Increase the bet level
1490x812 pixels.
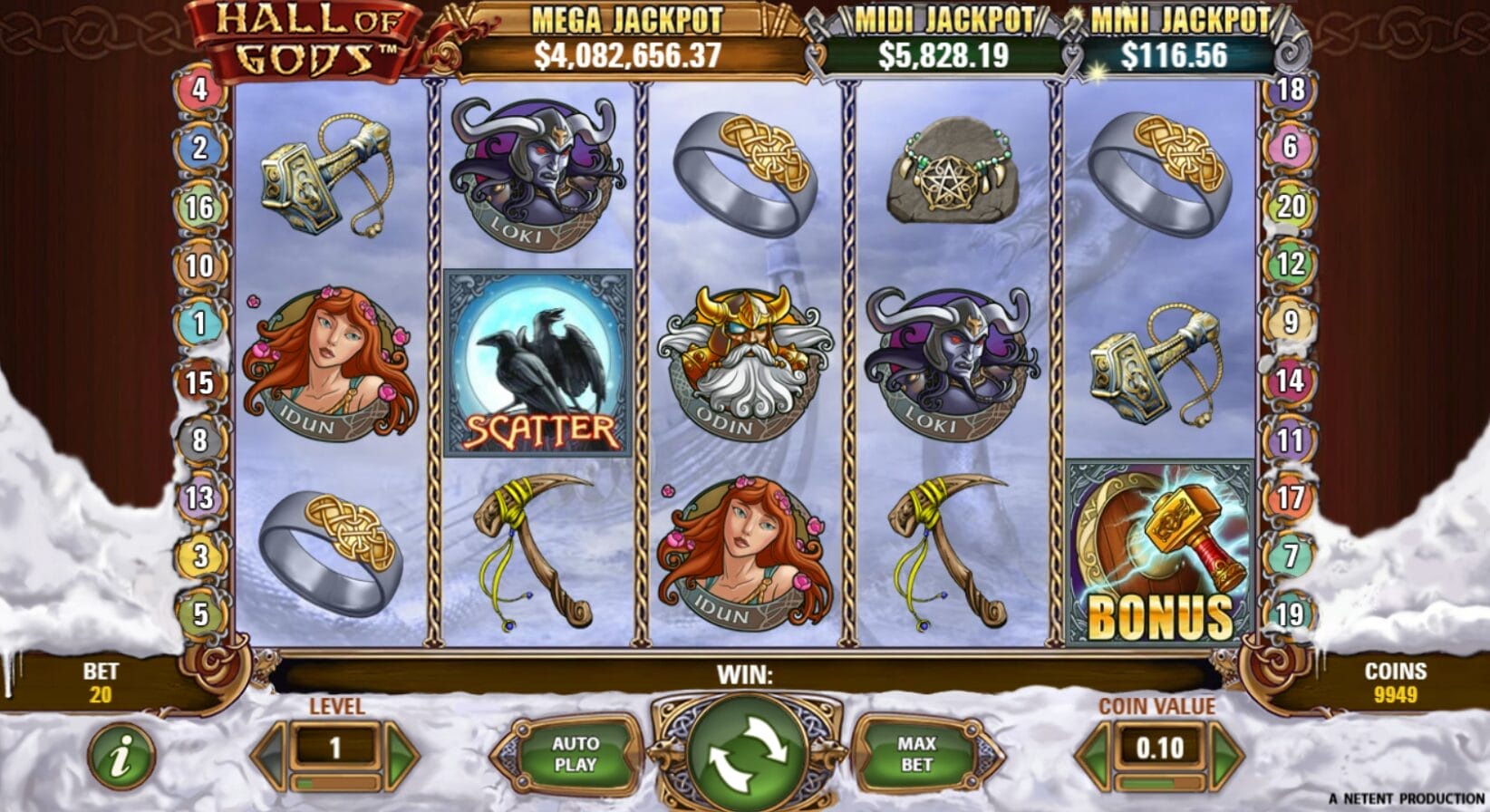[x=402, y=752]
